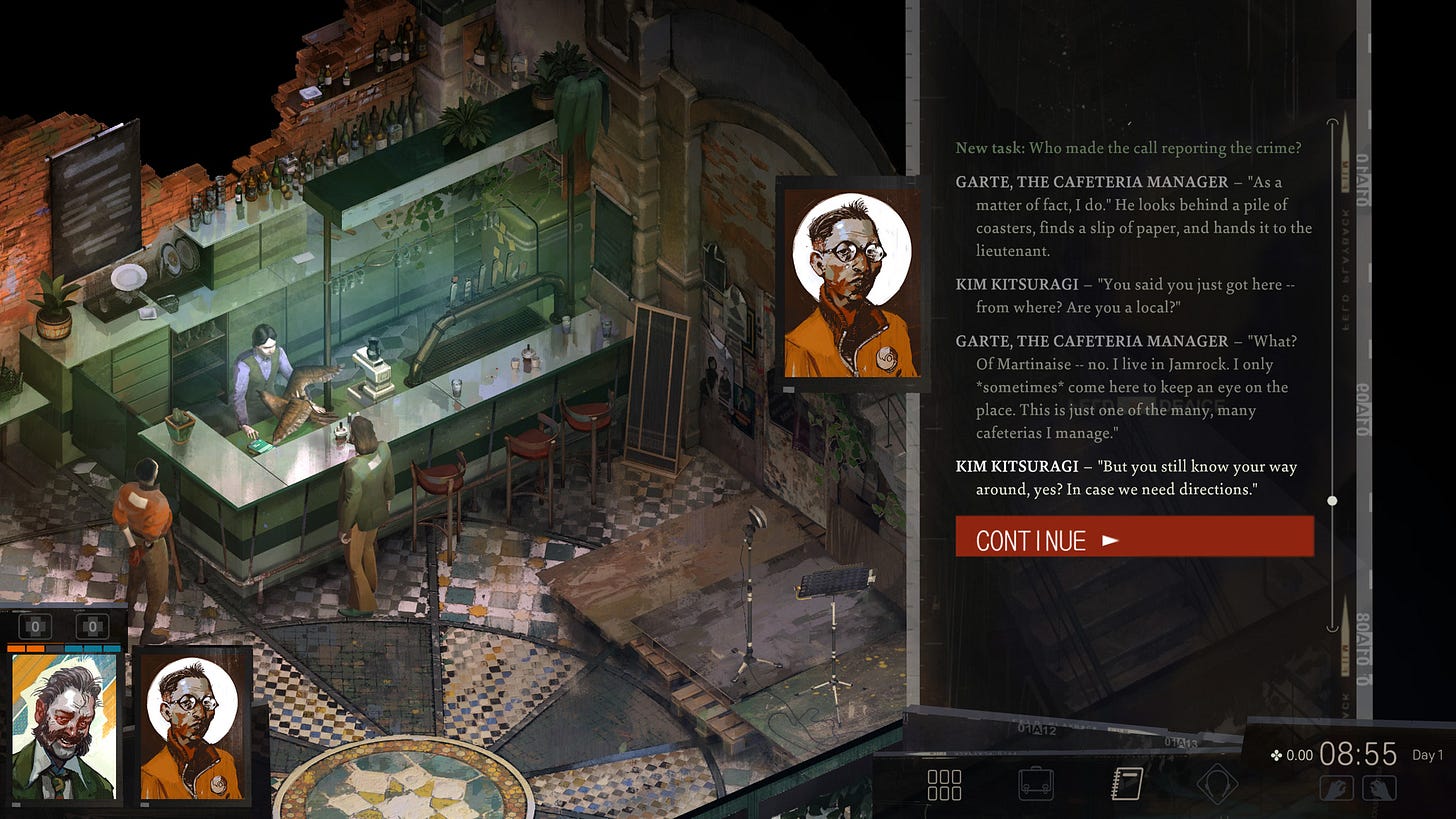This screenshot has height=819, width=1456.
Task: Click the dialogue log scrollbar handle
Action: (1332, 500)
